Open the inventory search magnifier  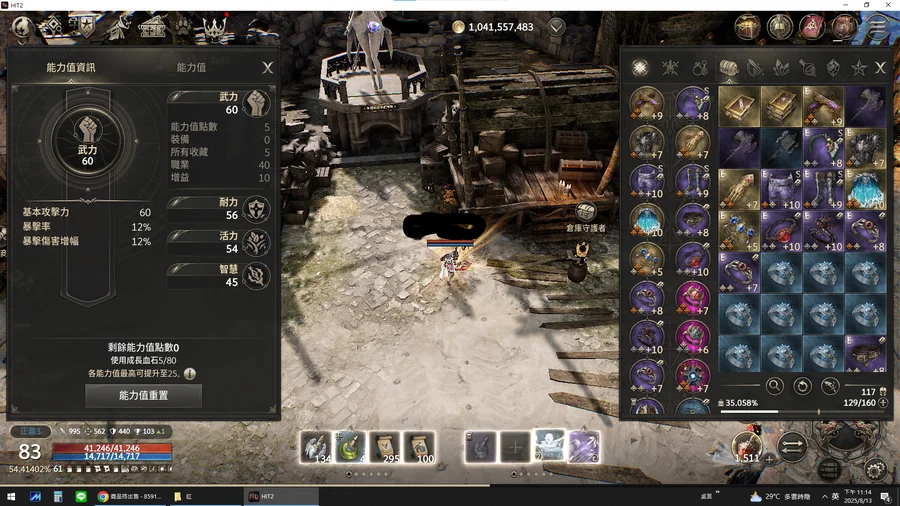[x=774, y=385]
